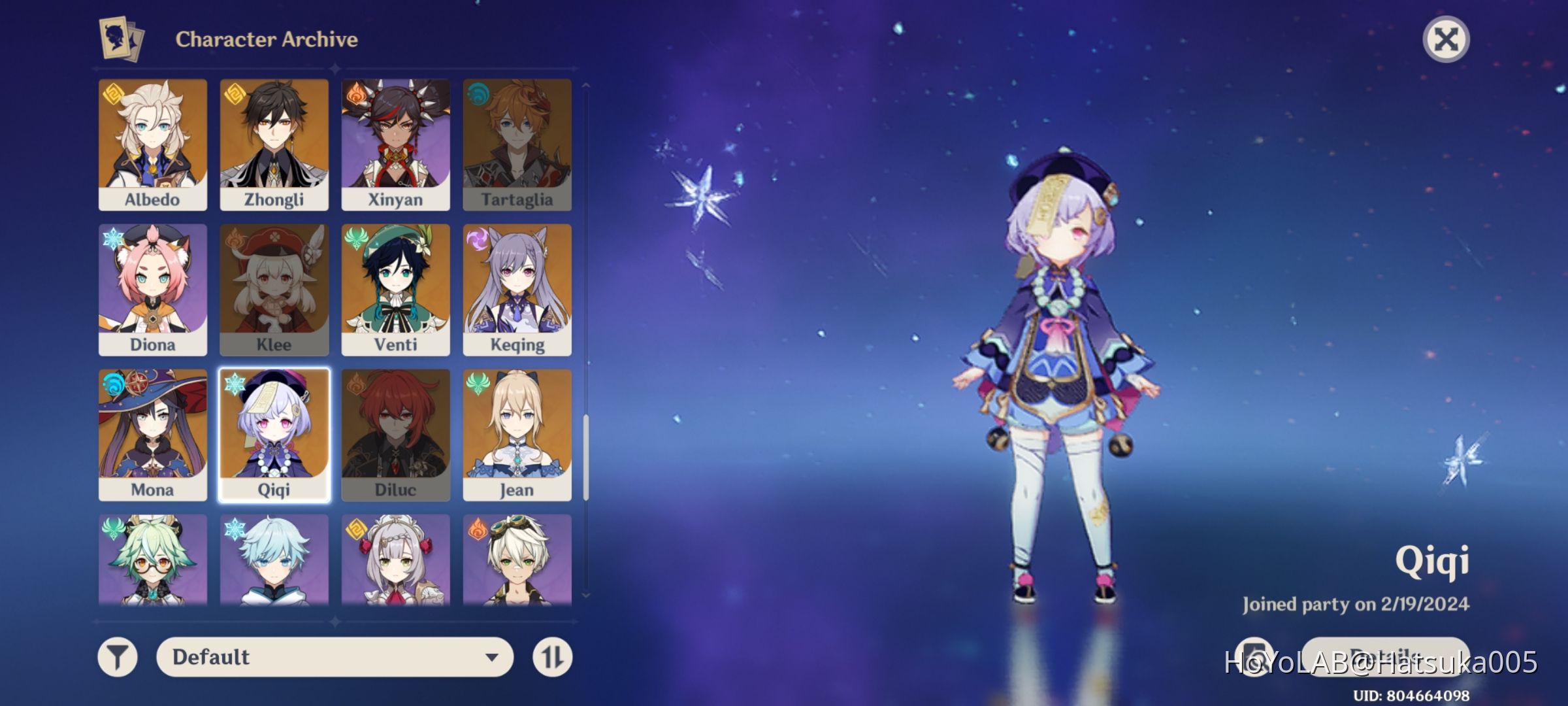Image resolution: width=1568 pixels, height=706 pixels.
Task: Click the Character Archive card icon
Action: (x=116, y=39)
